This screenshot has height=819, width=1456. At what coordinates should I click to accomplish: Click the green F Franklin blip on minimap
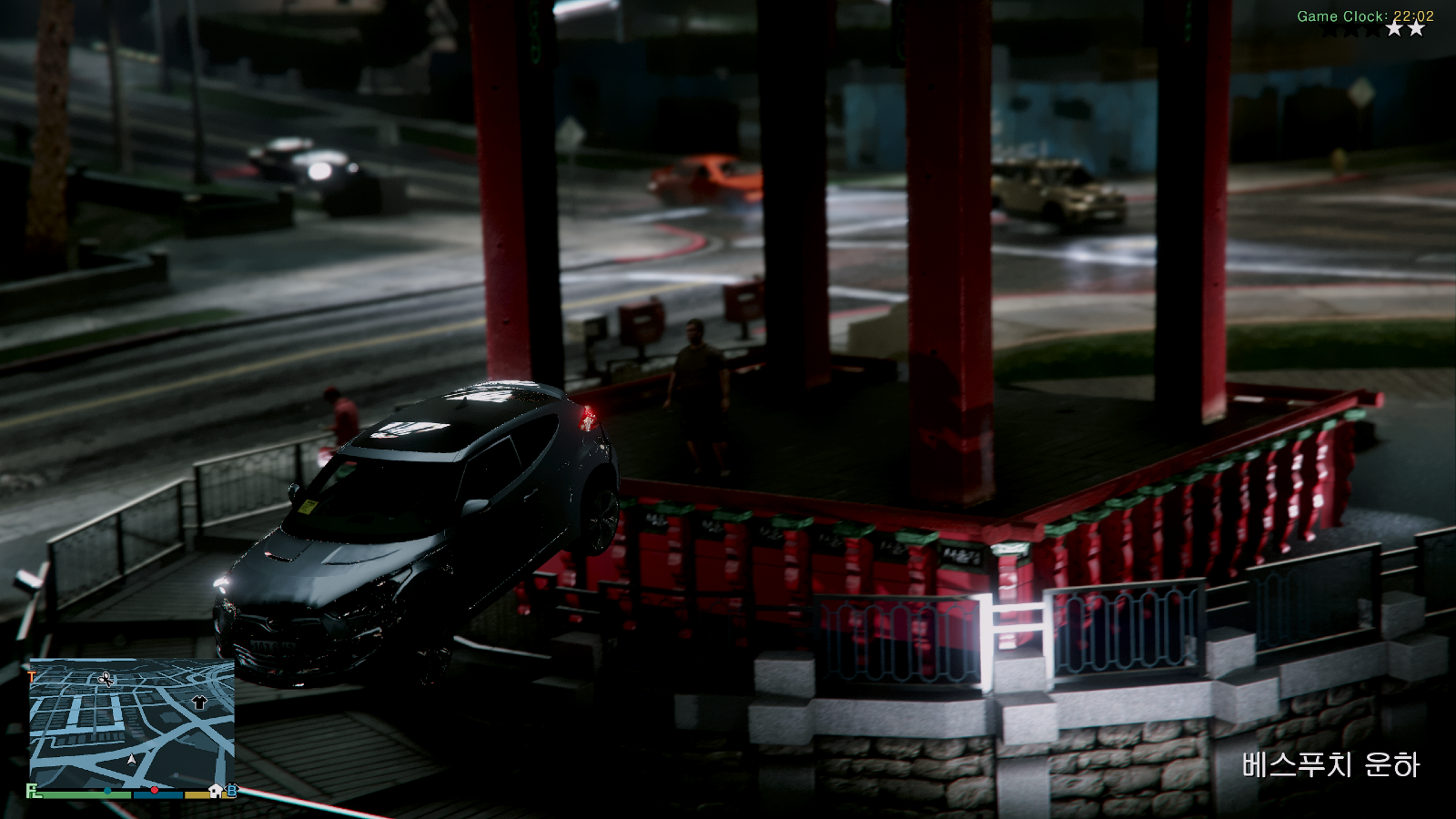[x=31, y=790]
